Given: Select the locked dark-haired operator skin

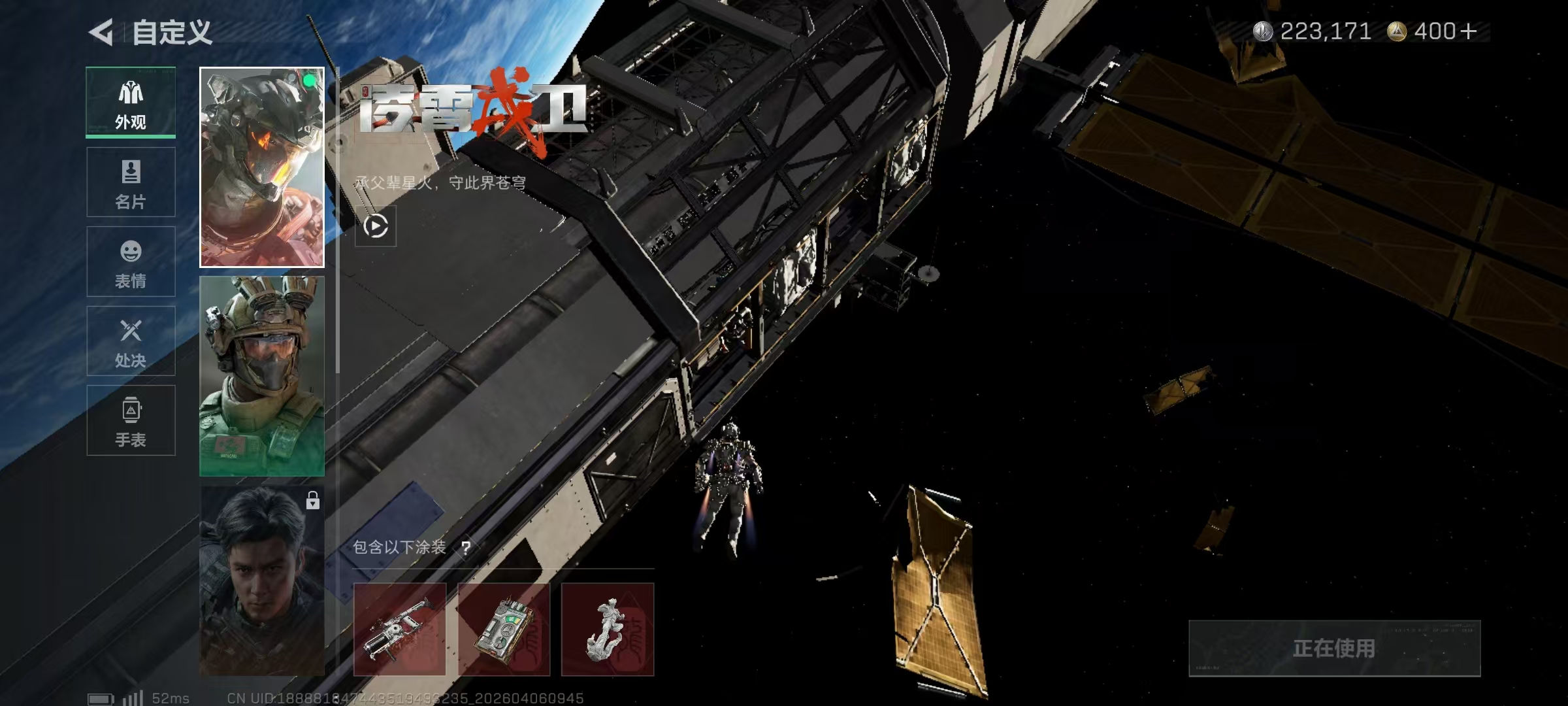Looking at the screenshot, I should 261,580.
